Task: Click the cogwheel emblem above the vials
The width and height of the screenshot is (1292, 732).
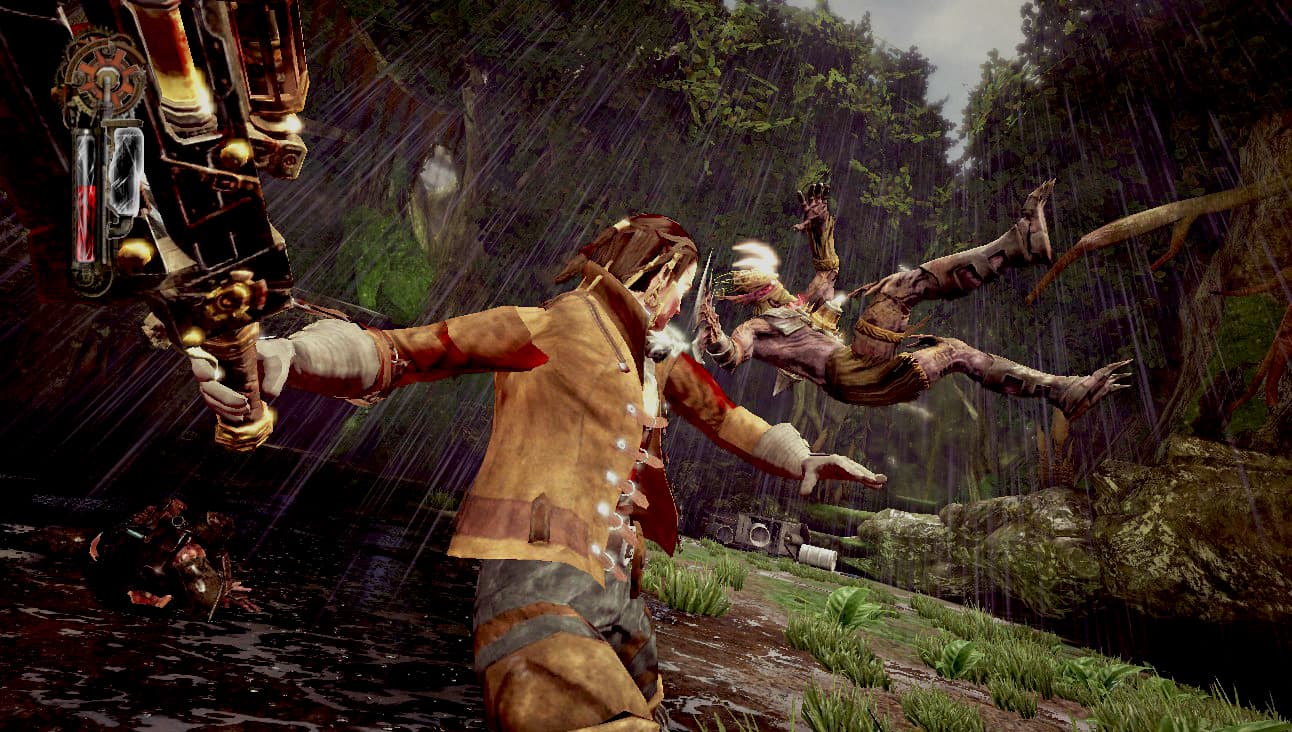Action: (x=102, y=73)
